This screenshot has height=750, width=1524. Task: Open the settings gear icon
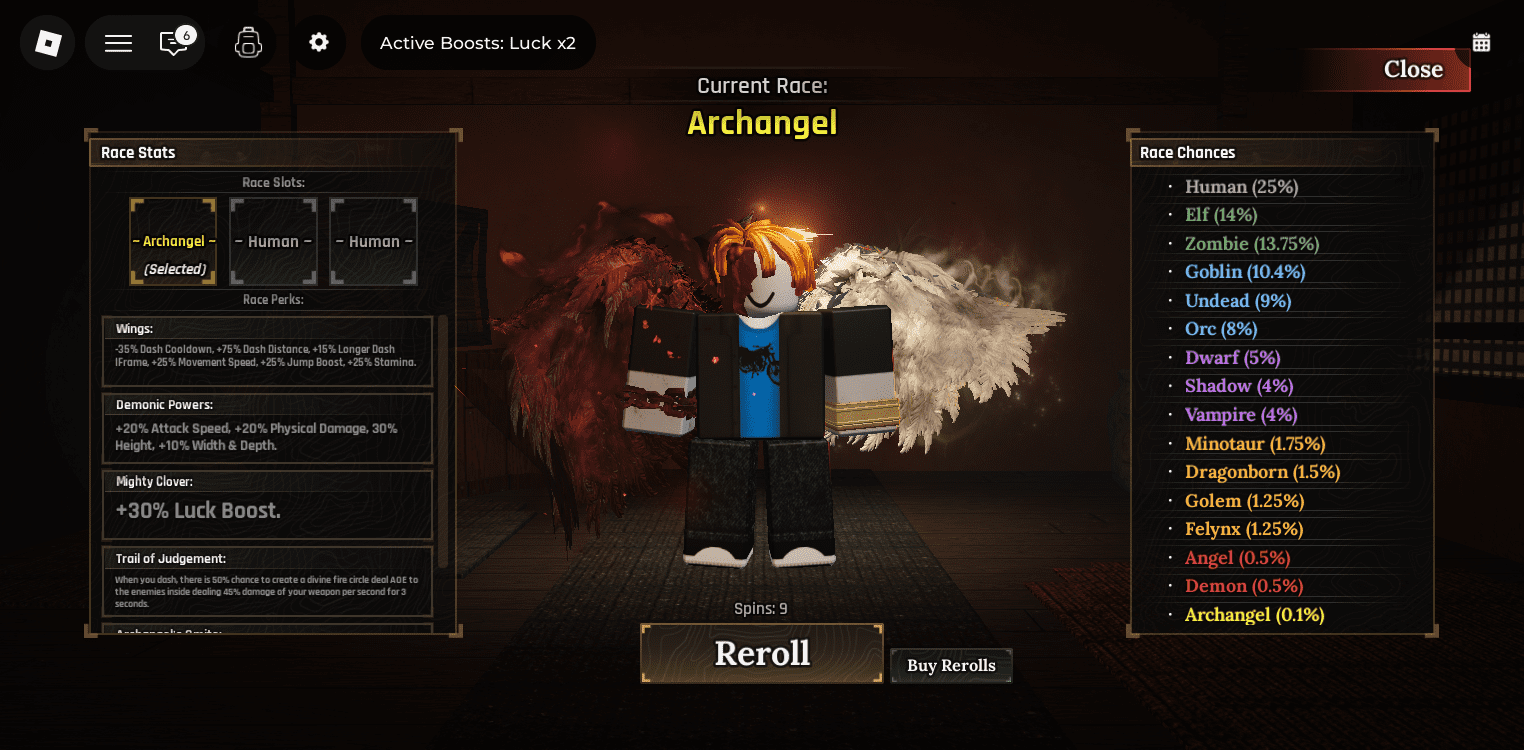(320, 43)
